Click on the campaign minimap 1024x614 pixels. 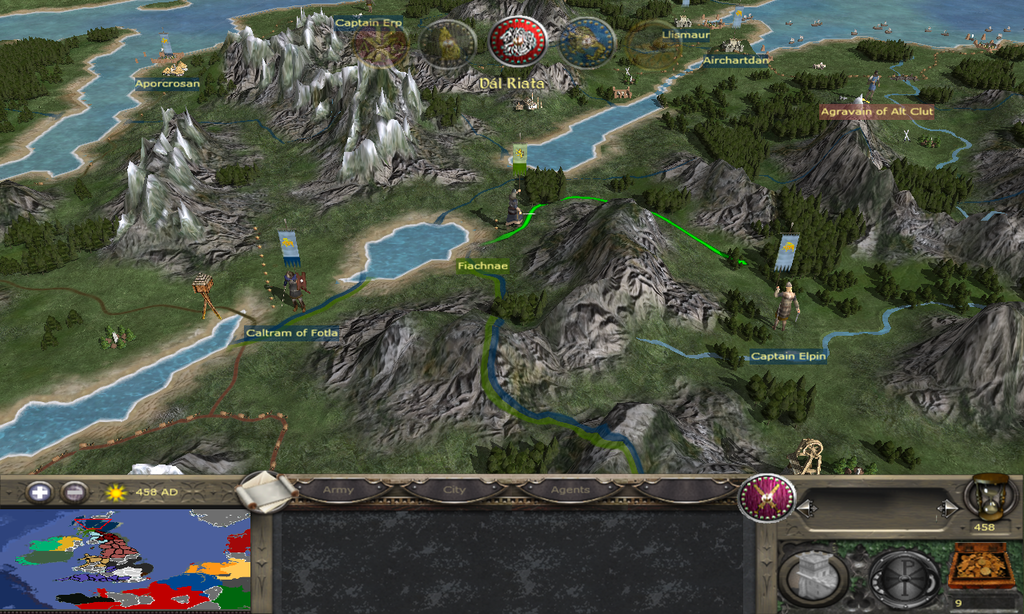pos(125,560)
